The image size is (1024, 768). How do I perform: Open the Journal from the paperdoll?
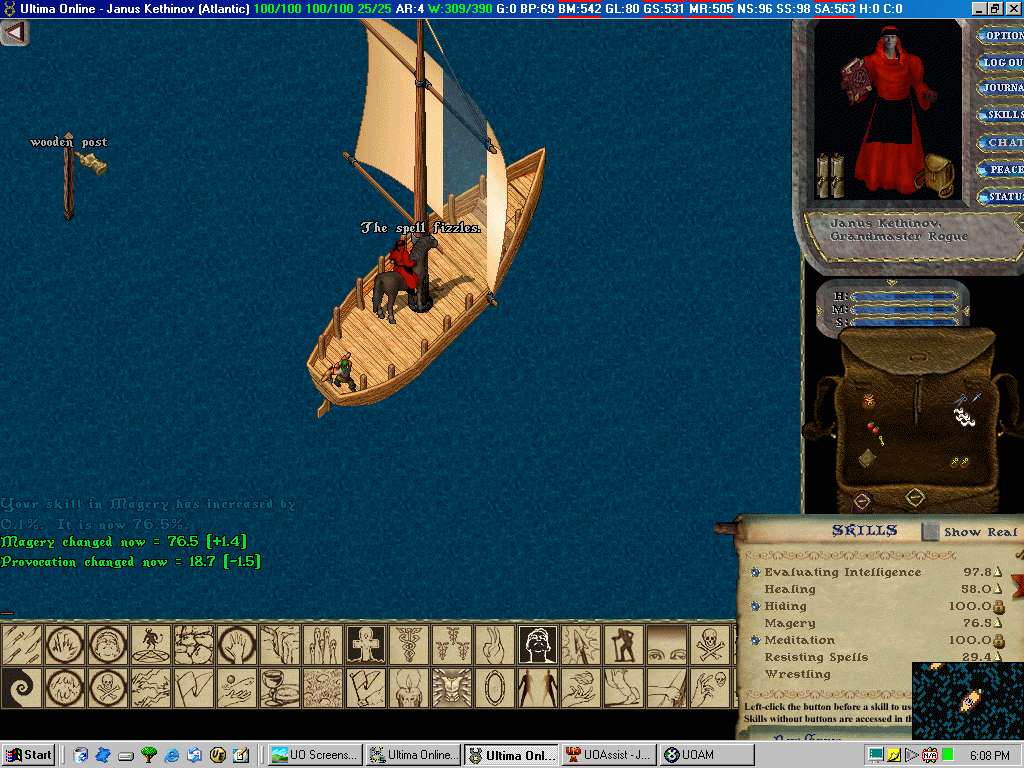coord(1001,88)
